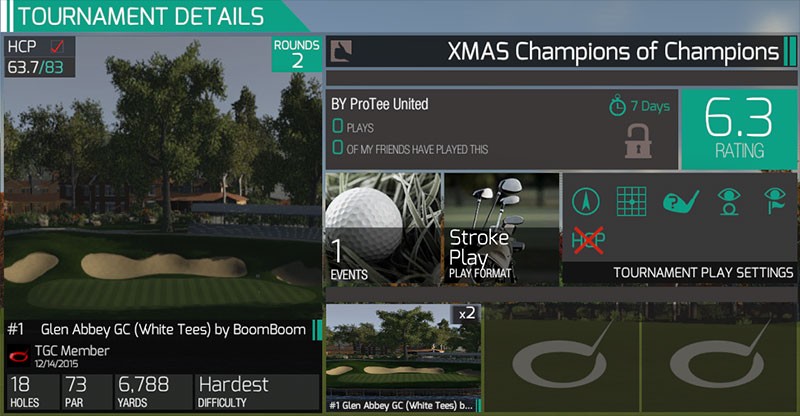This screenshot has width=800, height=416.
Task: Open the HCP handicap panel
Action: [x=42, y=57]
